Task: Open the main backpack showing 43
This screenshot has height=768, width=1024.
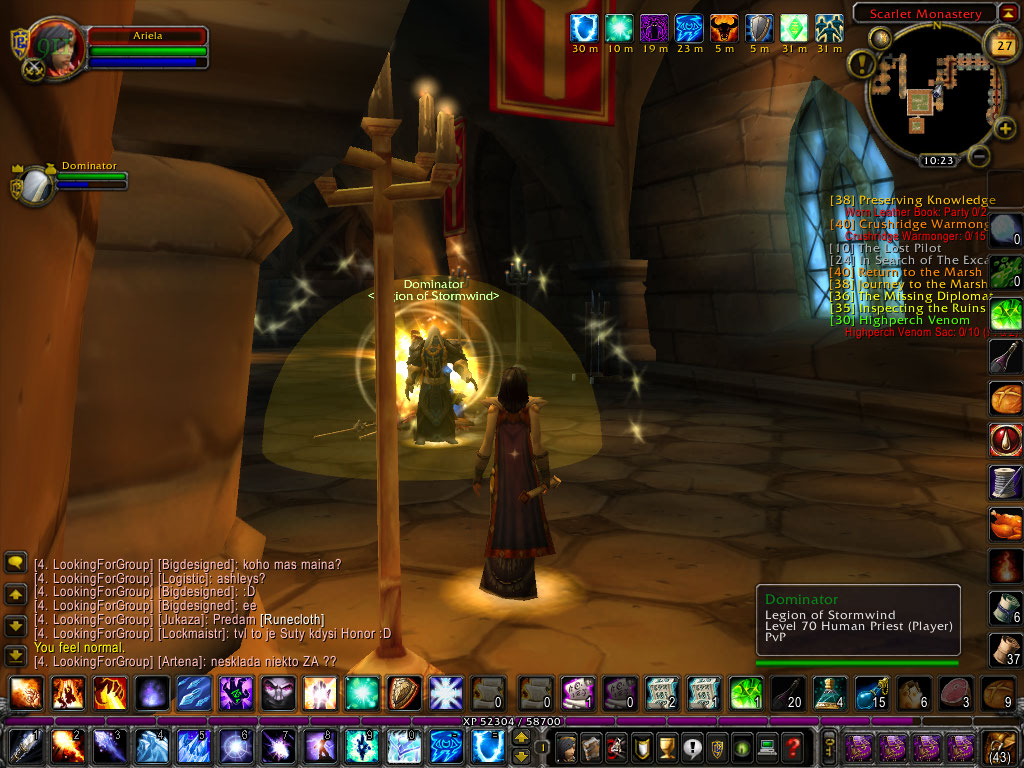Action: 1001,747
